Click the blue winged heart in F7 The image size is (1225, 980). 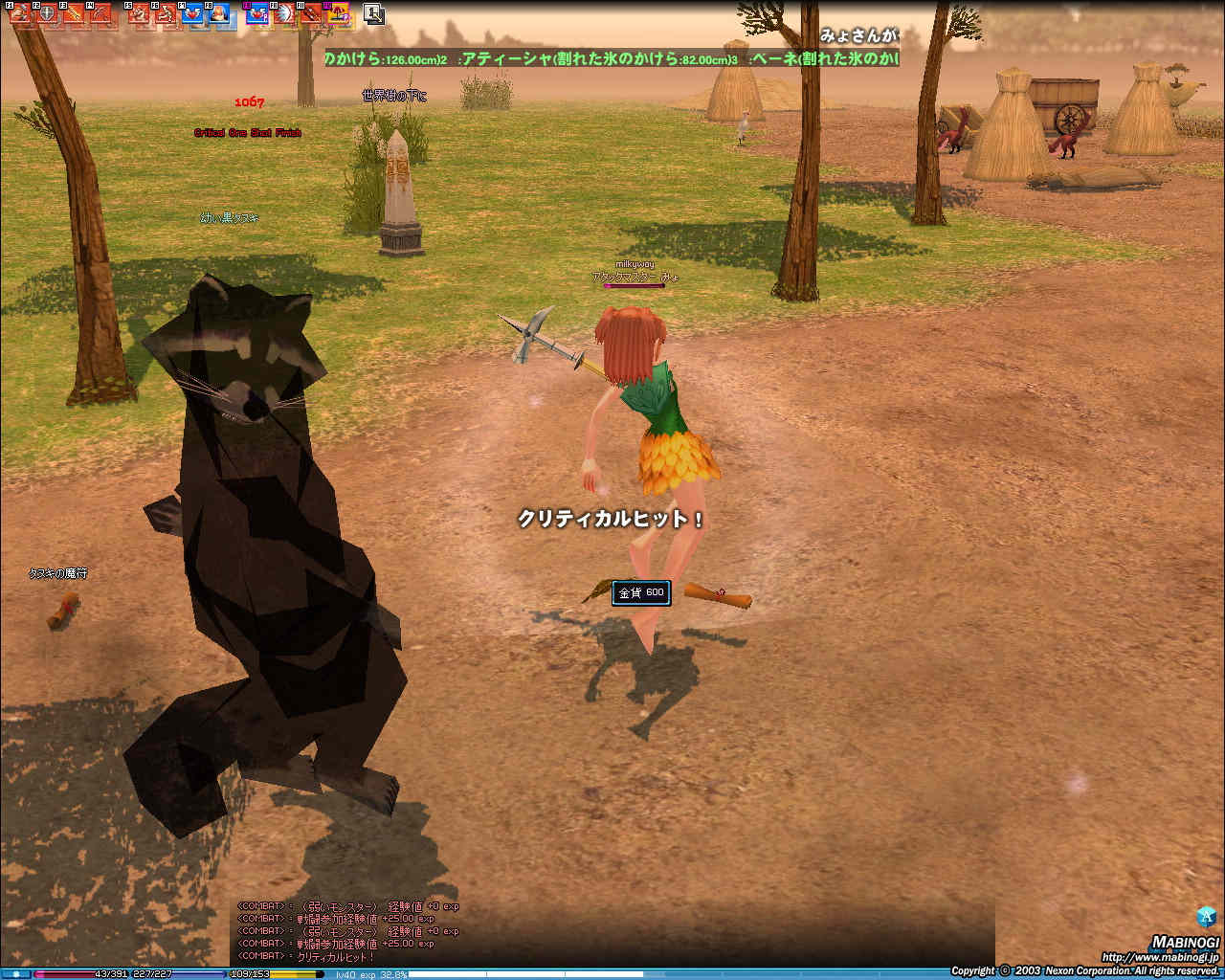tap(192, 14)
